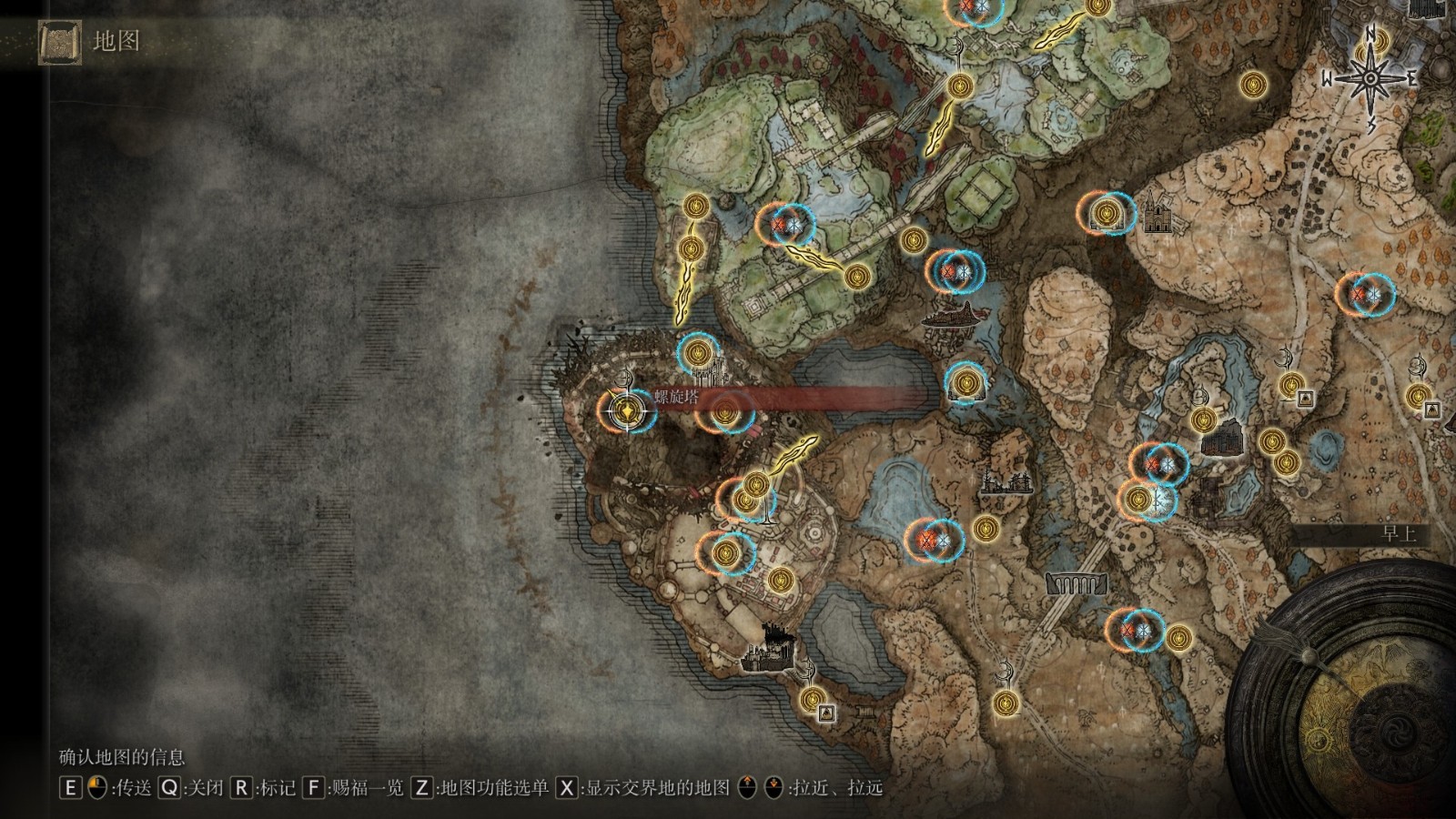
Task: Choose the grace marker beside the church icon
Action: pos(1106,213)
